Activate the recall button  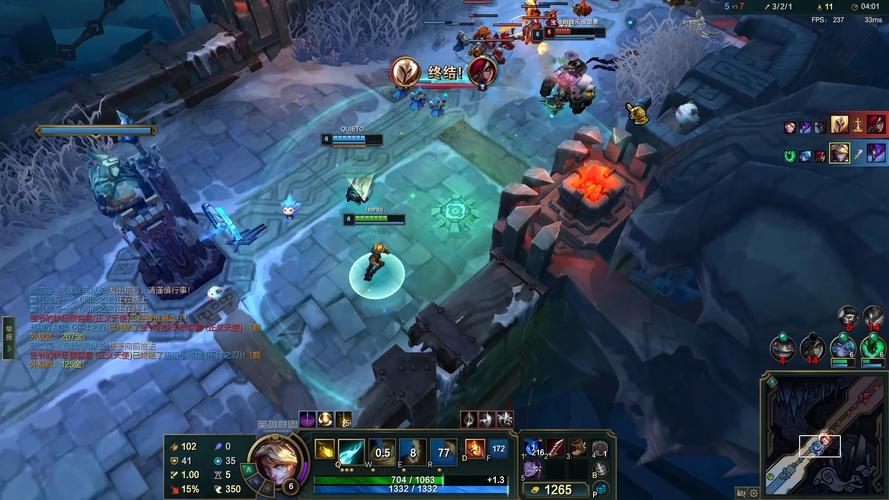tap(600, 469)
